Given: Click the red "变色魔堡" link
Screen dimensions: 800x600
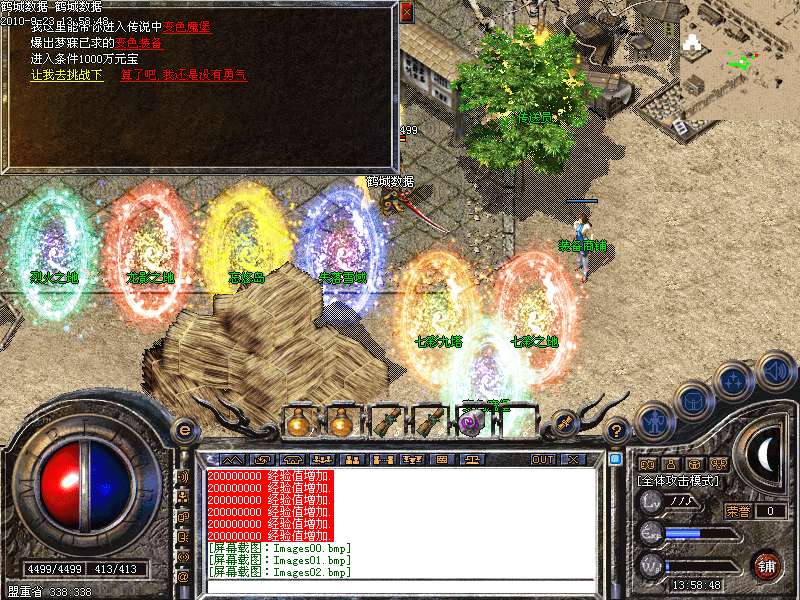Looking at the screenshot, I should pos(214,27).
